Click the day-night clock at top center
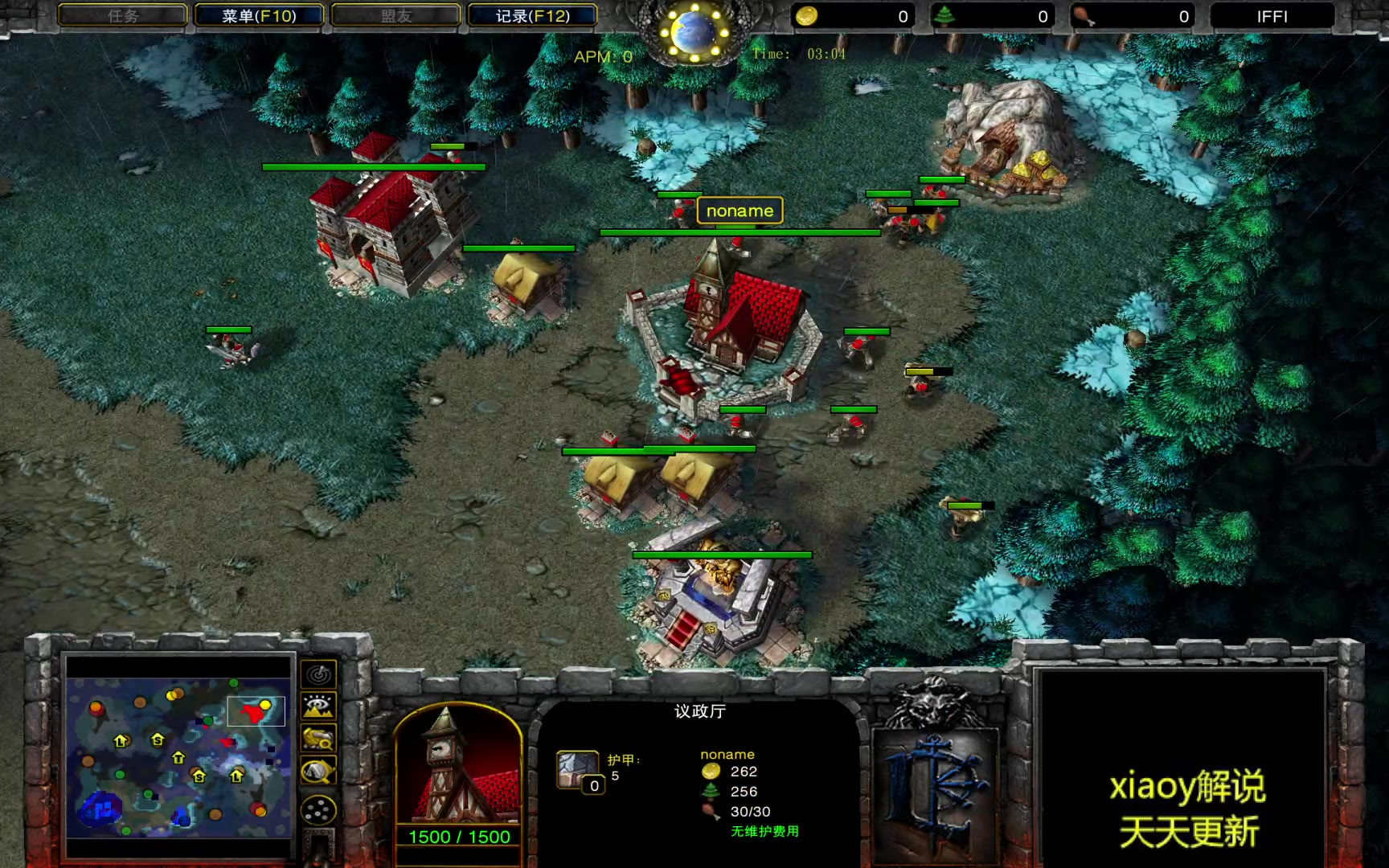The width and height of the screenshot is (1389, 868). click(693, 32)
